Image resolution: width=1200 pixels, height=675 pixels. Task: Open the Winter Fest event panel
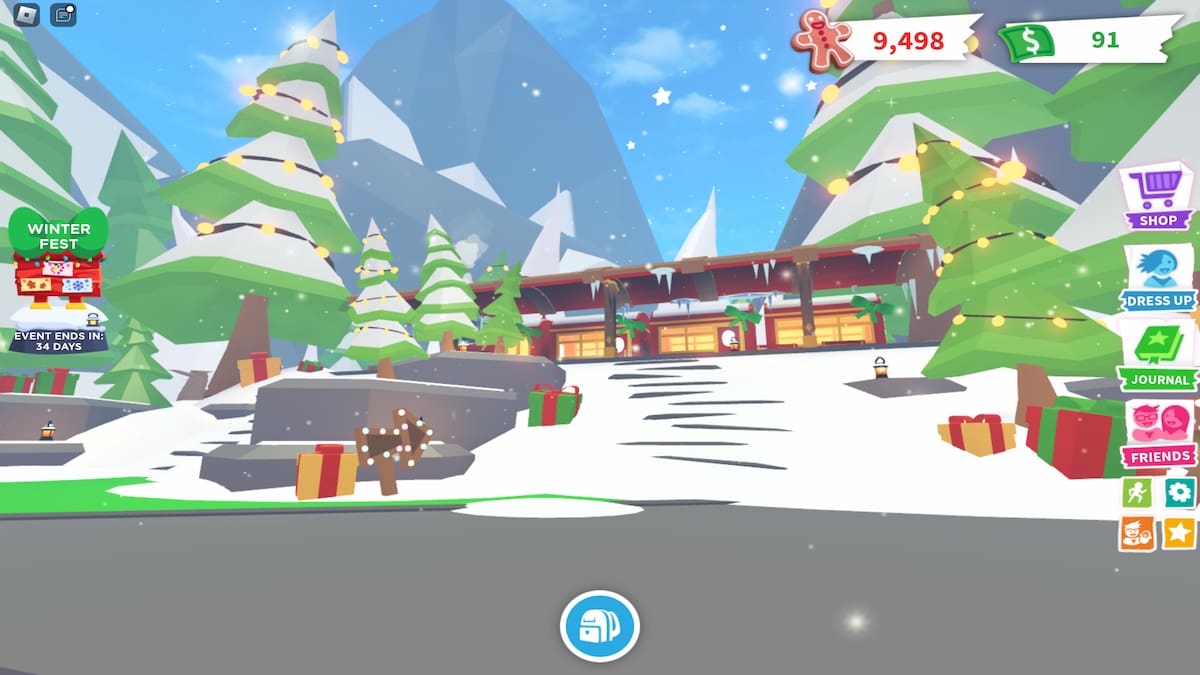[58, 265]
